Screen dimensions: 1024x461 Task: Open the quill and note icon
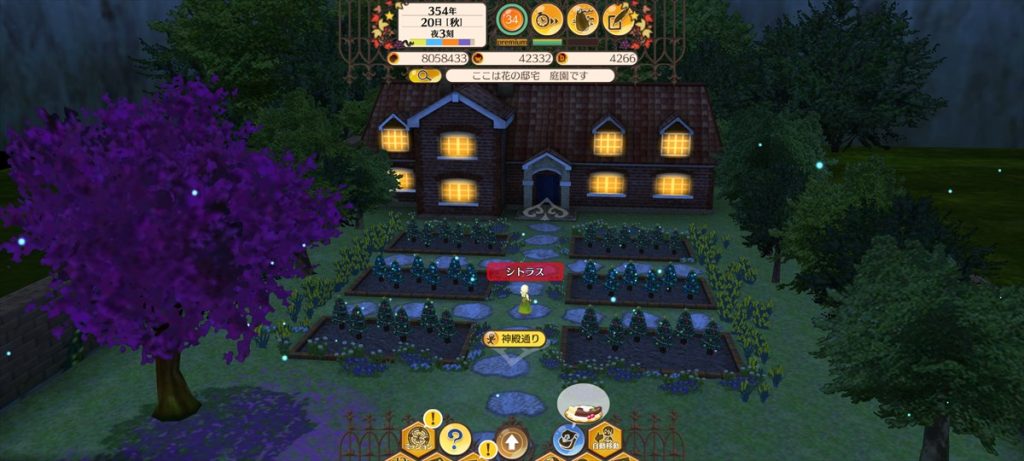(619, 18)
